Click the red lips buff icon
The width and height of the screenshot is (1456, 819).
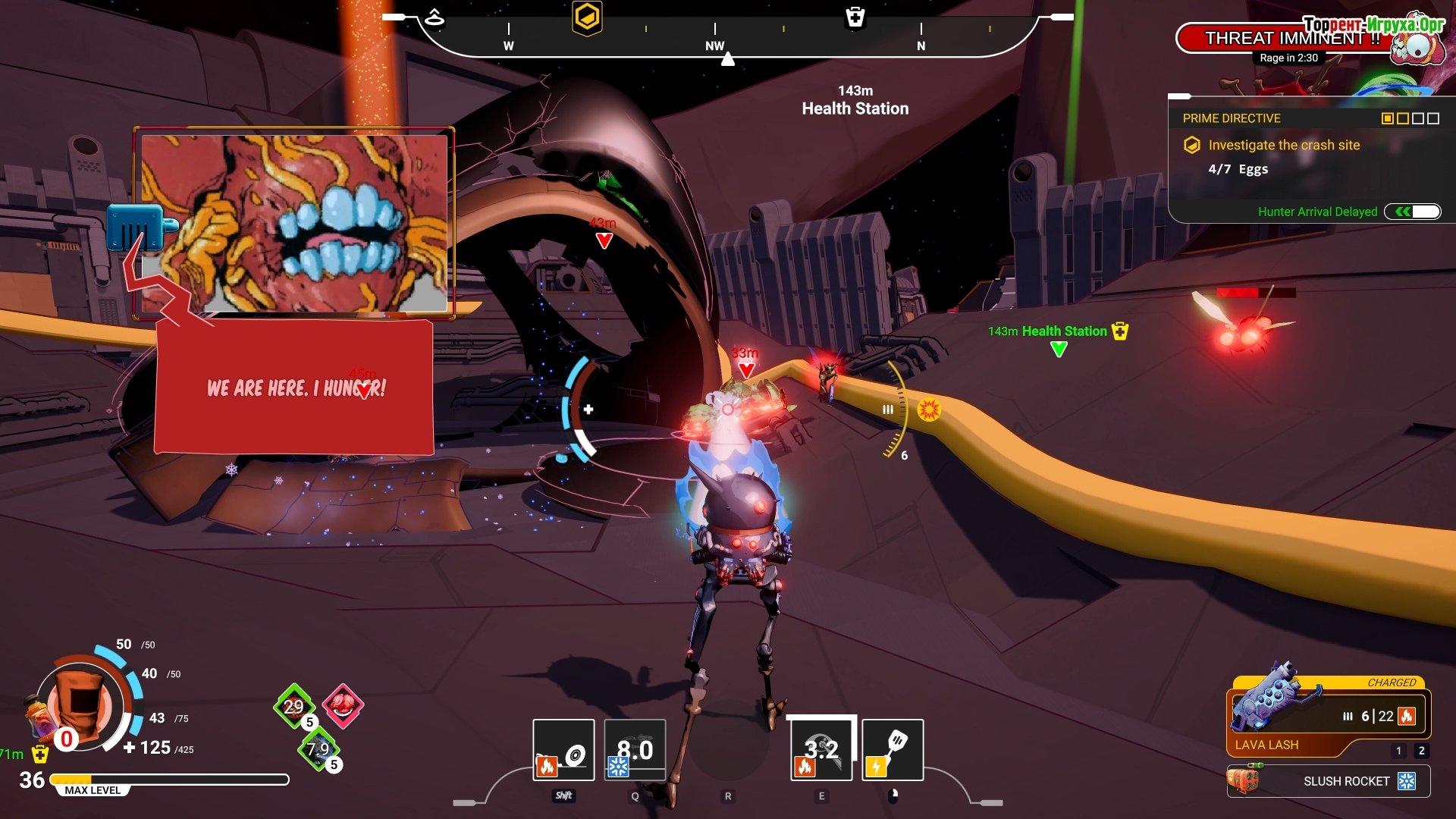tap(343, 705)
